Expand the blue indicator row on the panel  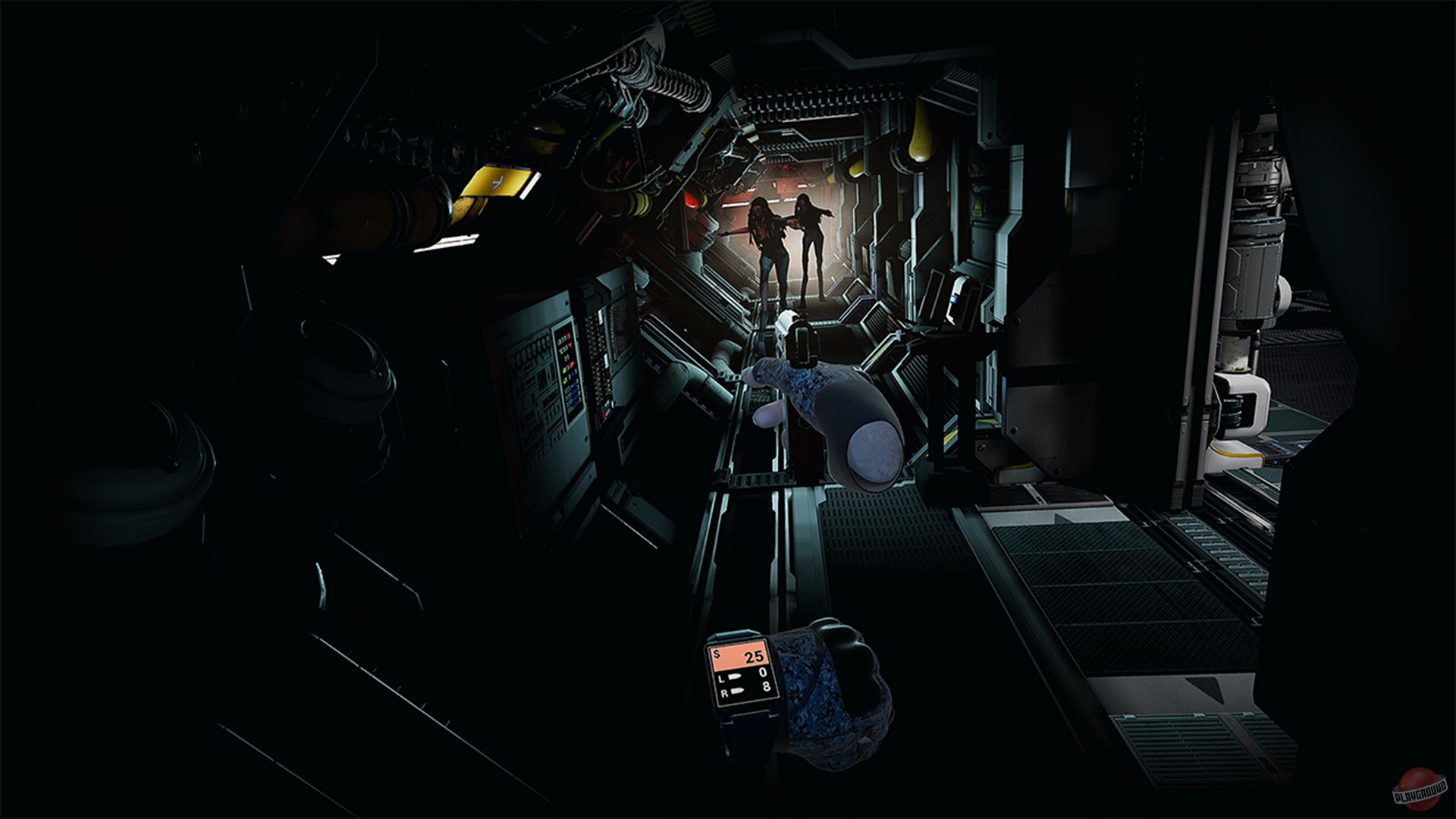[574, 391]
